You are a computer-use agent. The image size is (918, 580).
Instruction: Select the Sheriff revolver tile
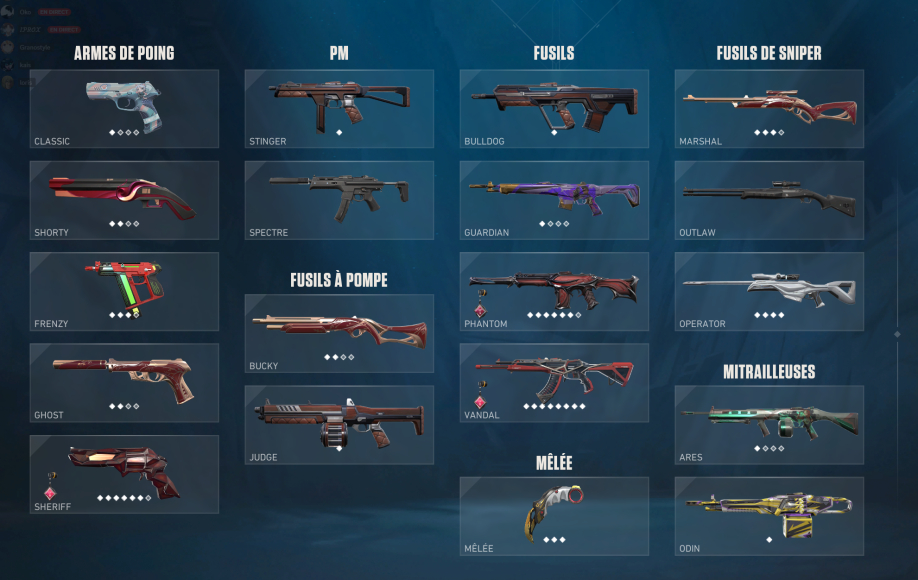124,474
